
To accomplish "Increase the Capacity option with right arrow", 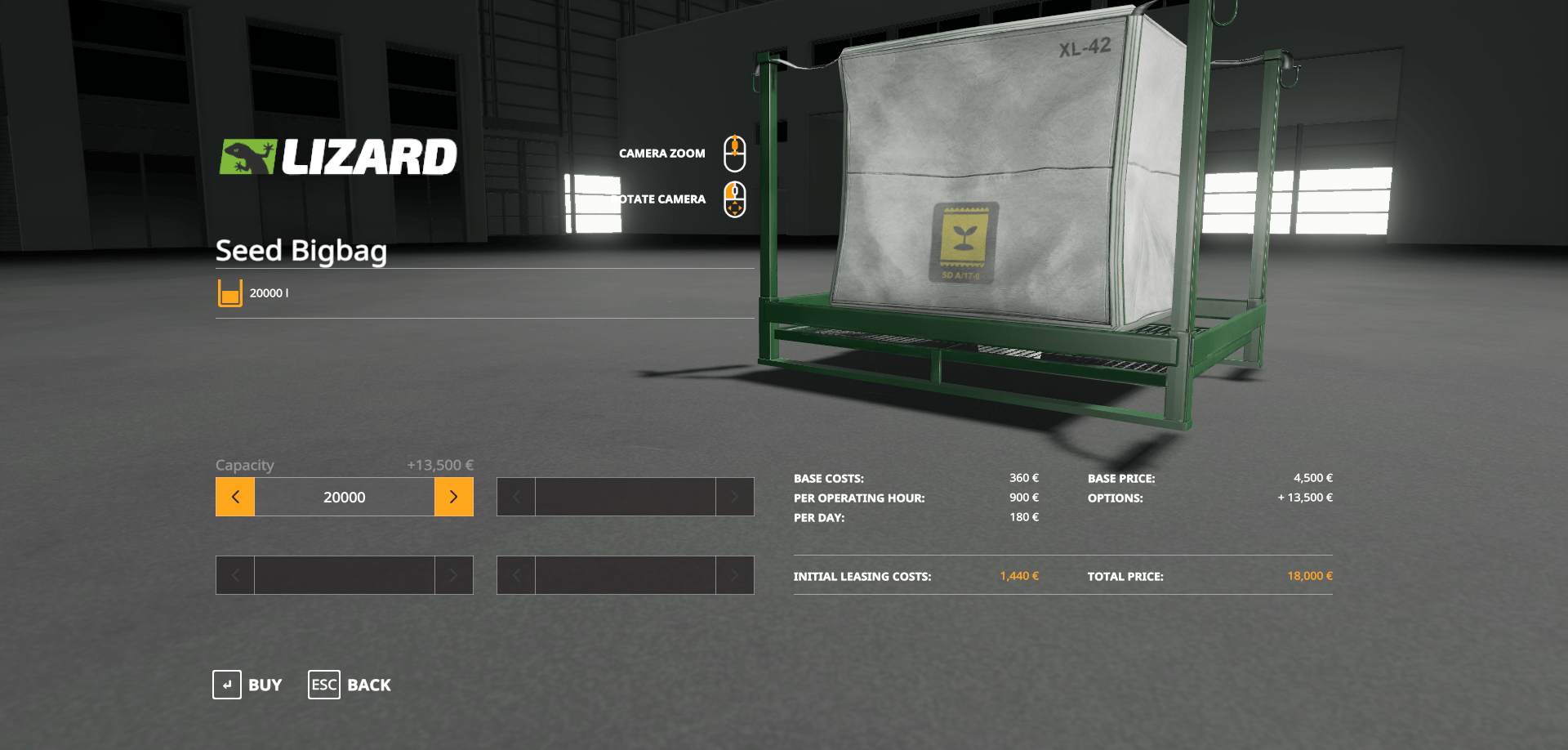I will [x=453, y=497].
